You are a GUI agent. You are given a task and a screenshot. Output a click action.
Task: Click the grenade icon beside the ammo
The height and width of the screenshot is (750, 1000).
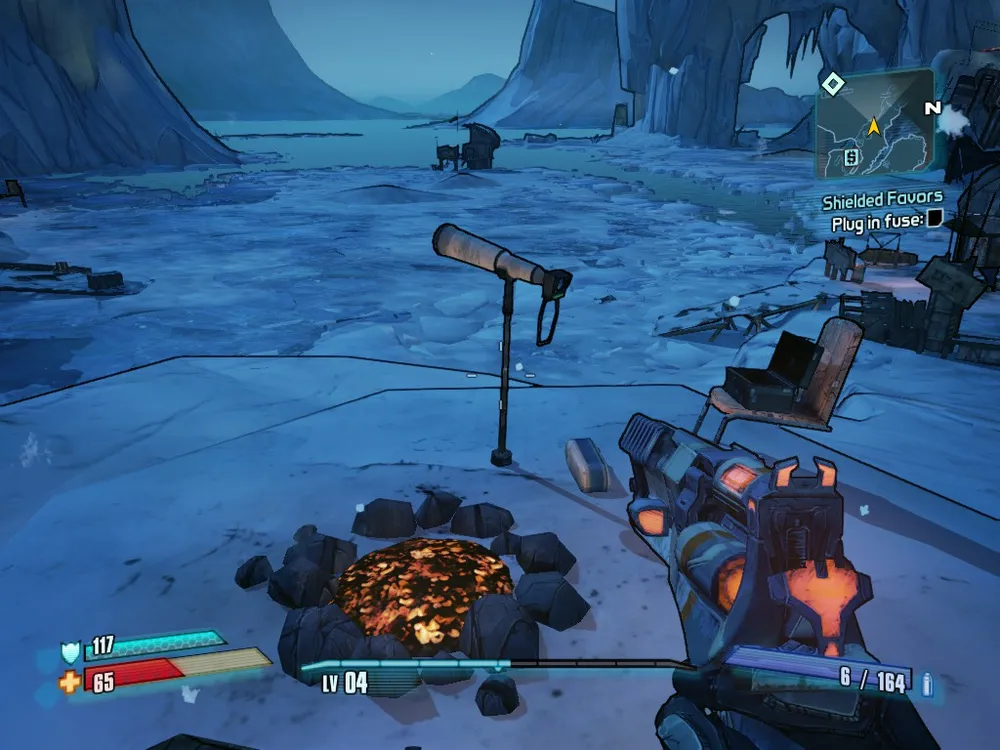[x=927, y=684]
